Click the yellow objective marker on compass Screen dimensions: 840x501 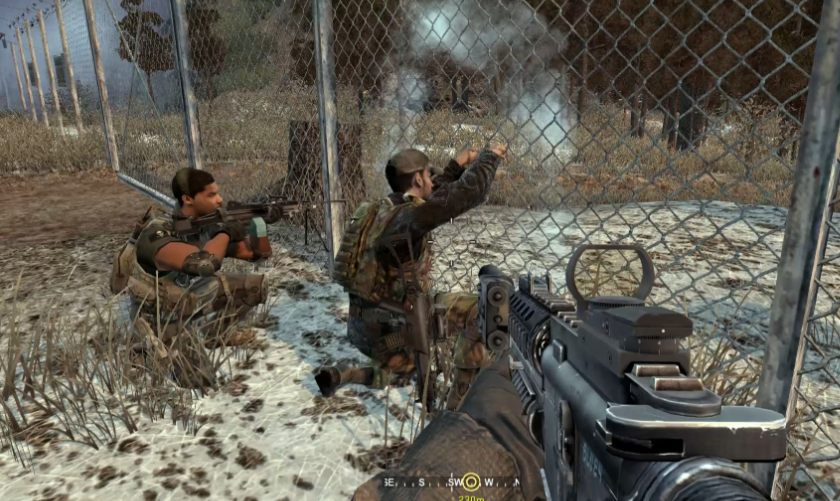pos(470,481)
